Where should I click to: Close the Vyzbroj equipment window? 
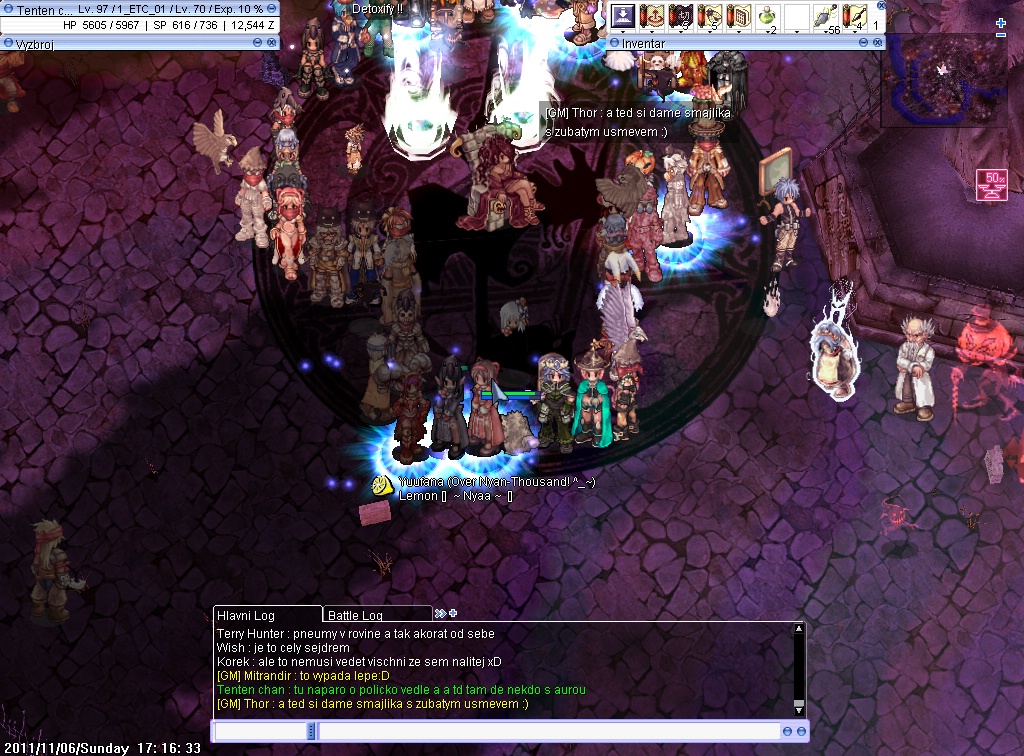[x=272, y=42]
